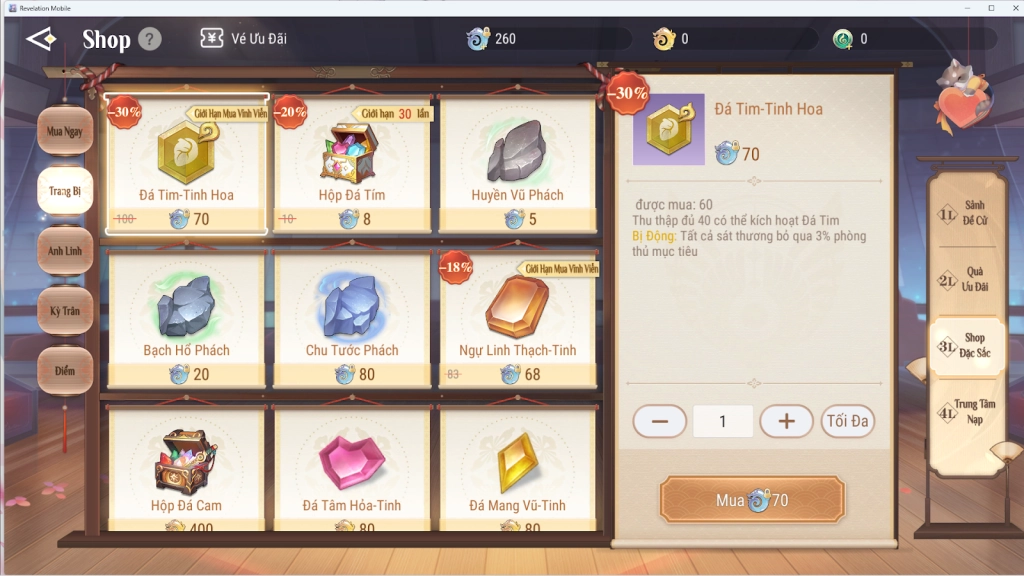Switch to the Mua Ngay category
Image resolution: width=1024 pixels, height=576 pixels.
click(65, 132)
